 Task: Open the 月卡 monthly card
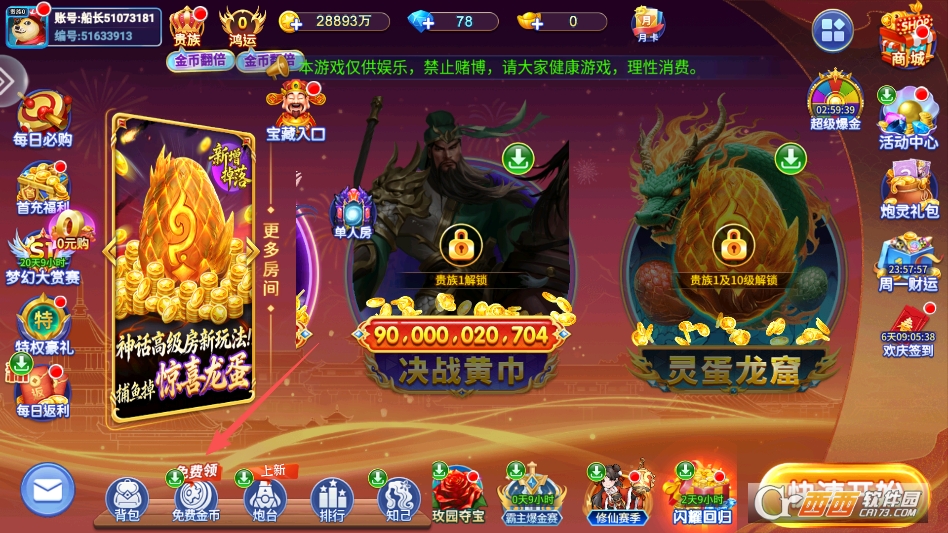(647, 23)
